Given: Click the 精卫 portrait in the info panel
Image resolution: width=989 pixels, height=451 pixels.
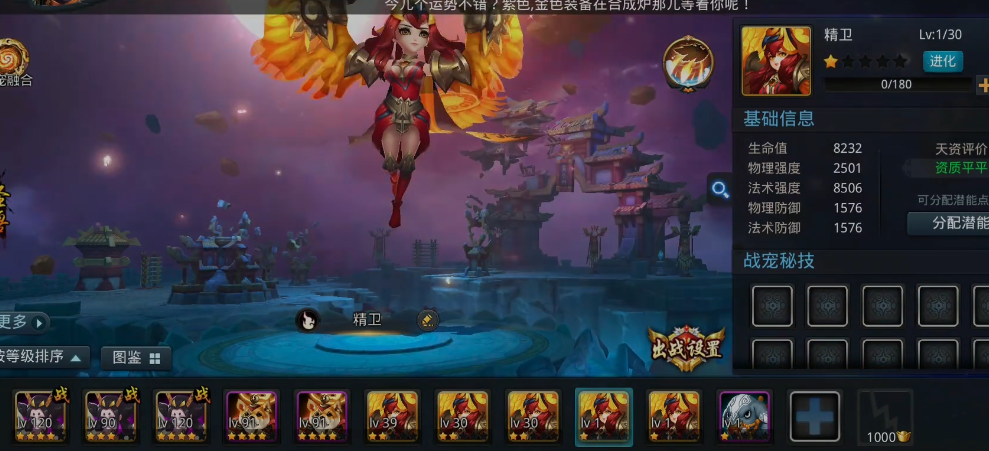Looking at the screenshot, I should point(775,61).
